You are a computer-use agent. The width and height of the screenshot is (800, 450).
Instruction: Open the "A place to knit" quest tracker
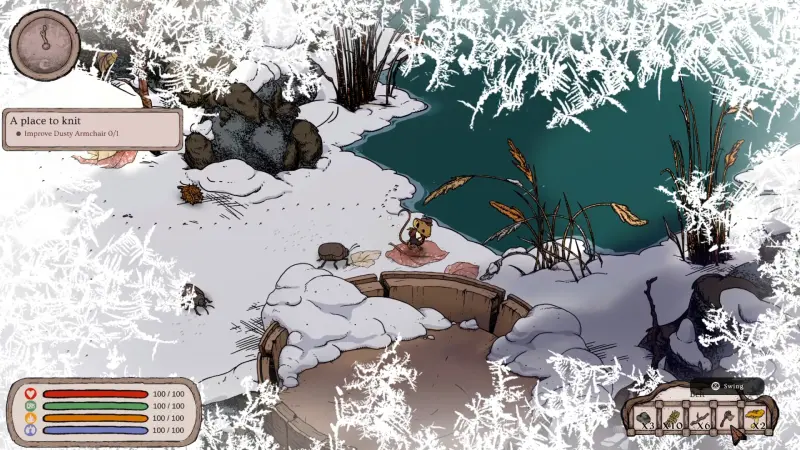click(92, 129)
